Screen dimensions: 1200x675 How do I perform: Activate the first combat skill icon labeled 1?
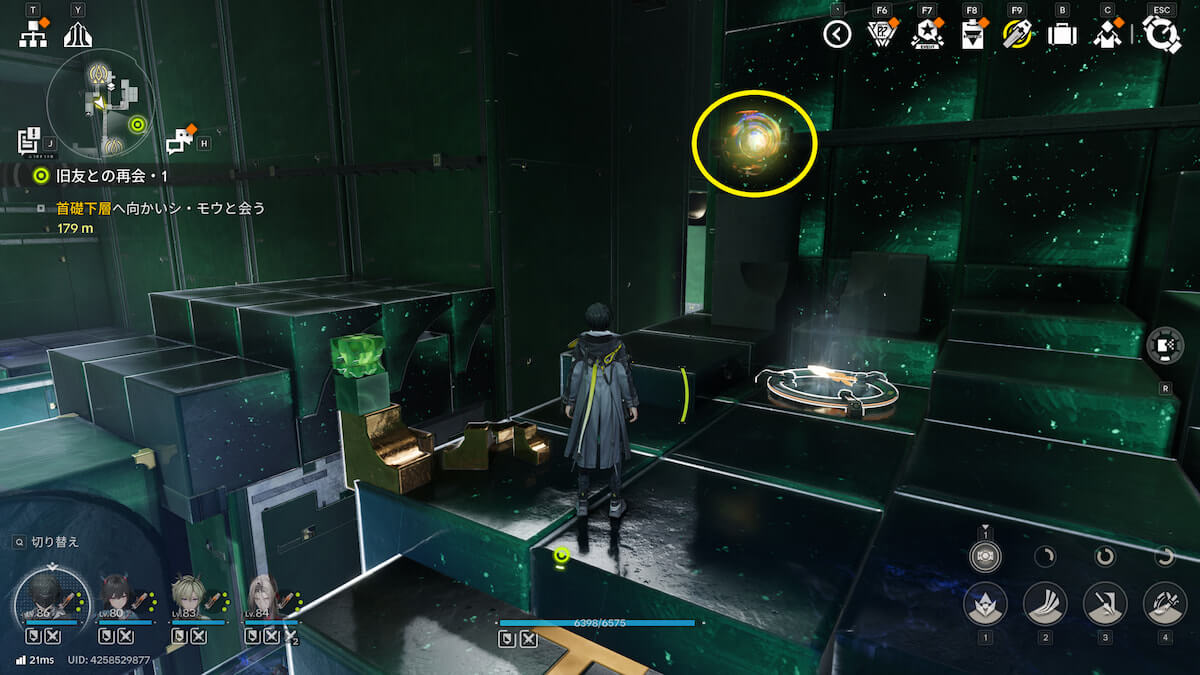point(985,603)
